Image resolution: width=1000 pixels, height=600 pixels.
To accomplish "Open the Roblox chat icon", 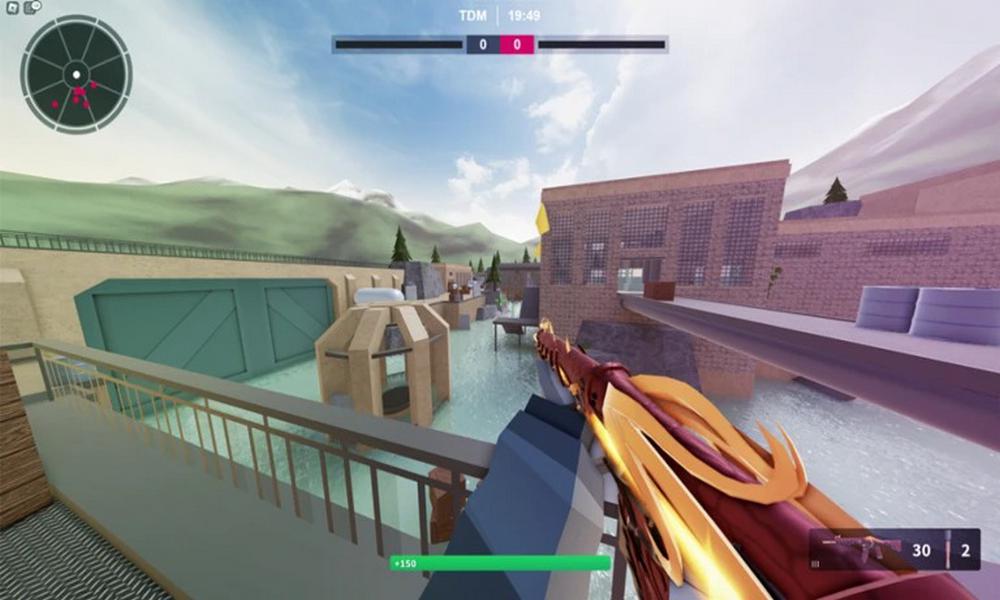I will [x=31, y=6].
